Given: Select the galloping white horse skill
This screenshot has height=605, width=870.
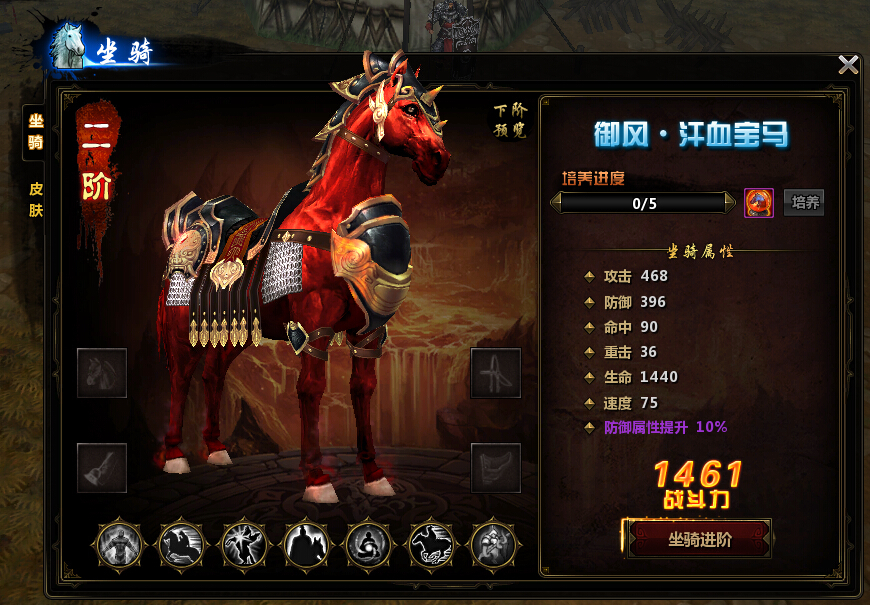Looking at the screenshot, I should click(x=431, y=545).
